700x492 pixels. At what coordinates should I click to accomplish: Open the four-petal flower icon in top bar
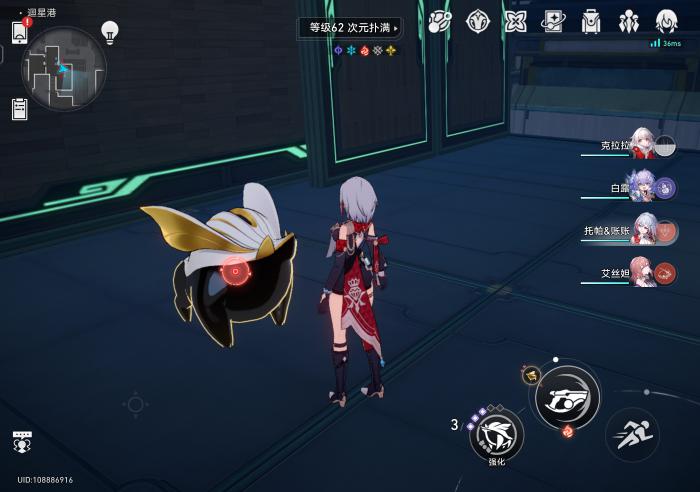click(x=515, y=21)
